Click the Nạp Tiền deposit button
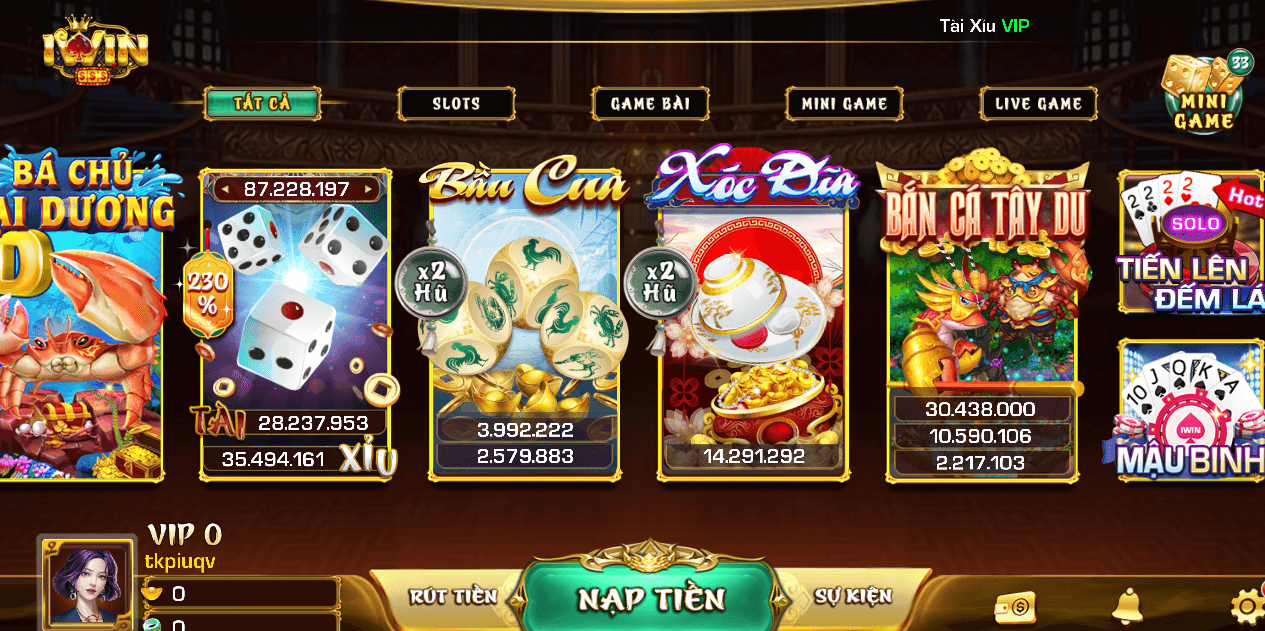The image size is (1265, 631). pos(651,597)
